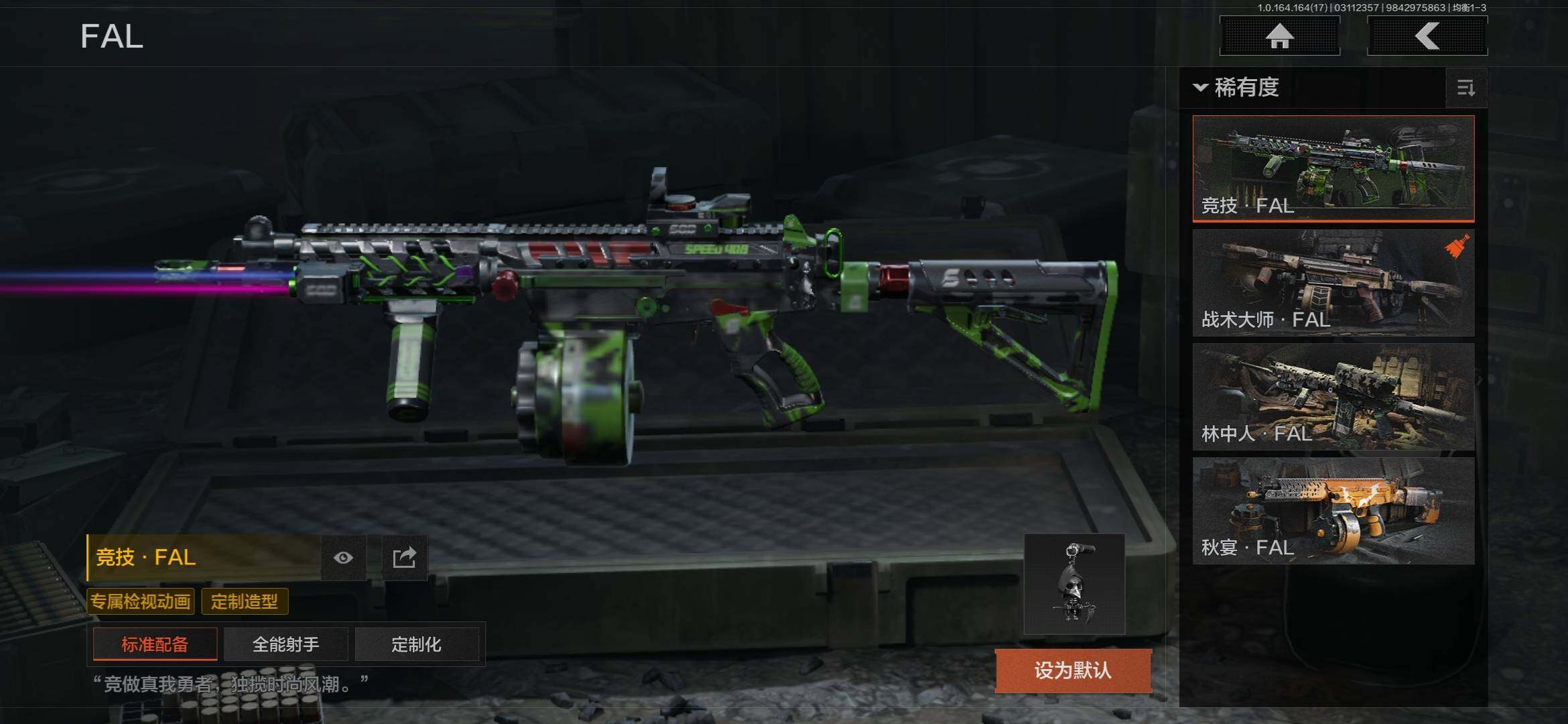Share this weapon skin
The height and width of the screenshot is (724, 1568).
404,558
